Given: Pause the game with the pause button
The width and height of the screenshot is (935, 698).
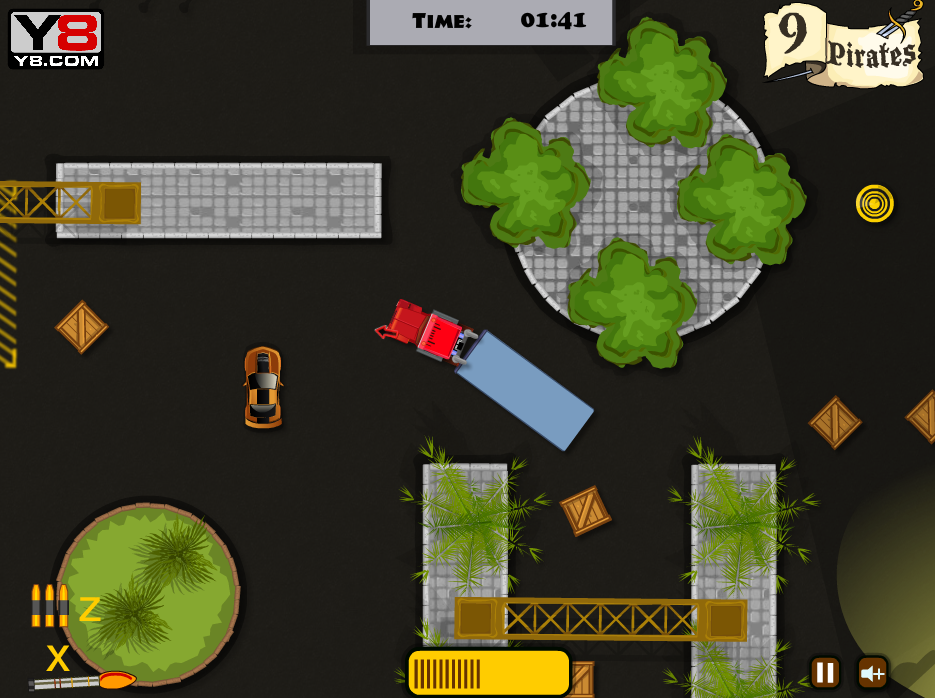Looking at the screenshot, I should point(825,672).
